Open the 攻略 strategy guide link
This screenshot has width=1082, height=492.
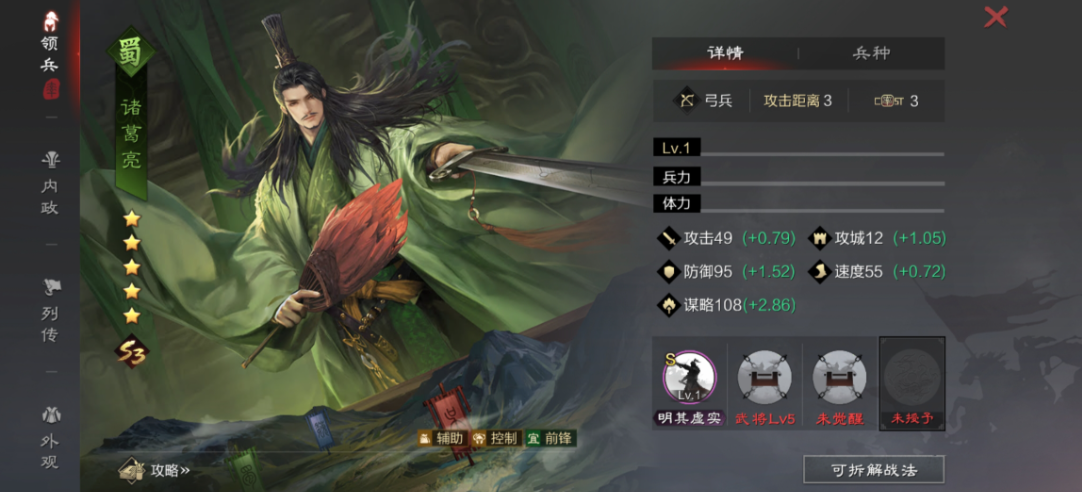point(158,470)
